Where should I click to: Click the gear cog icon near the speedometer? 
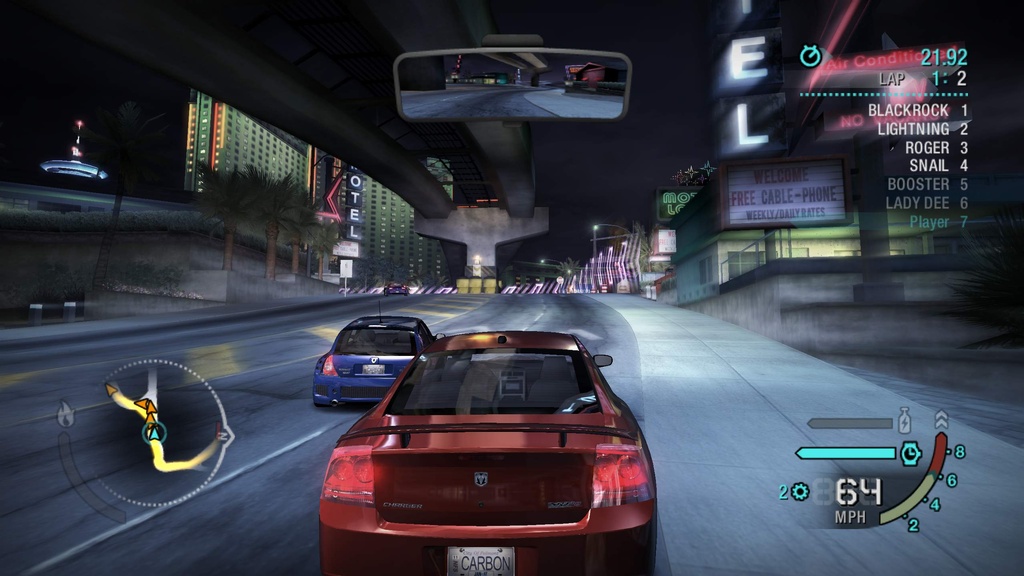799,491
